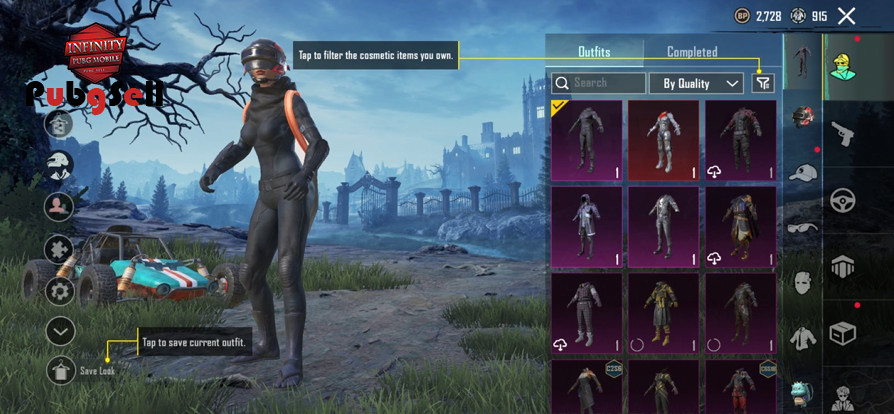Open the Outfits tab
This screenshot has width=894, height=414.
594,52
